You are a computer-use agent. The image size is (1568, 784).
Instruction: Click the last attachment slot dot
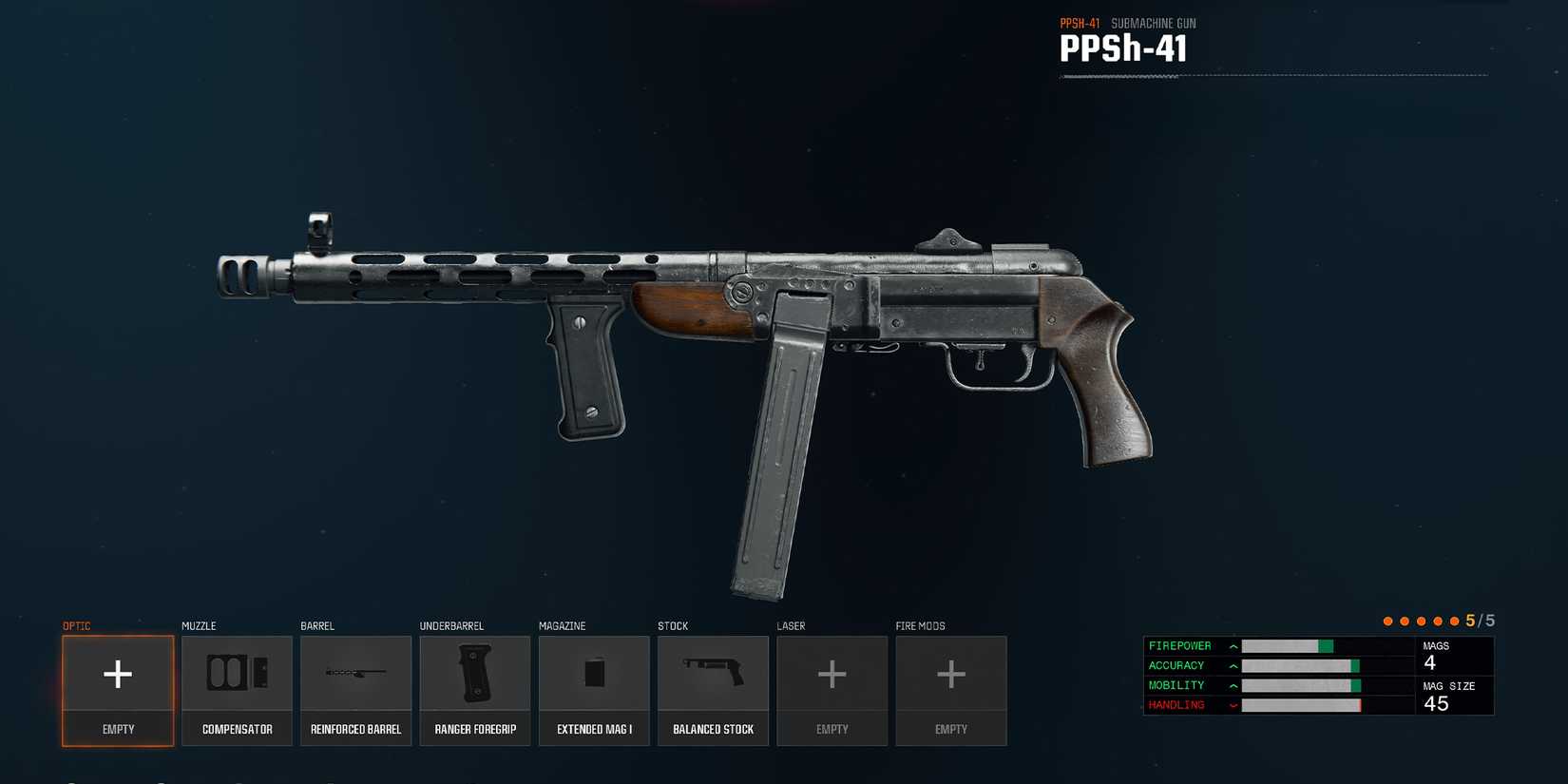(x=1455, y=620)
